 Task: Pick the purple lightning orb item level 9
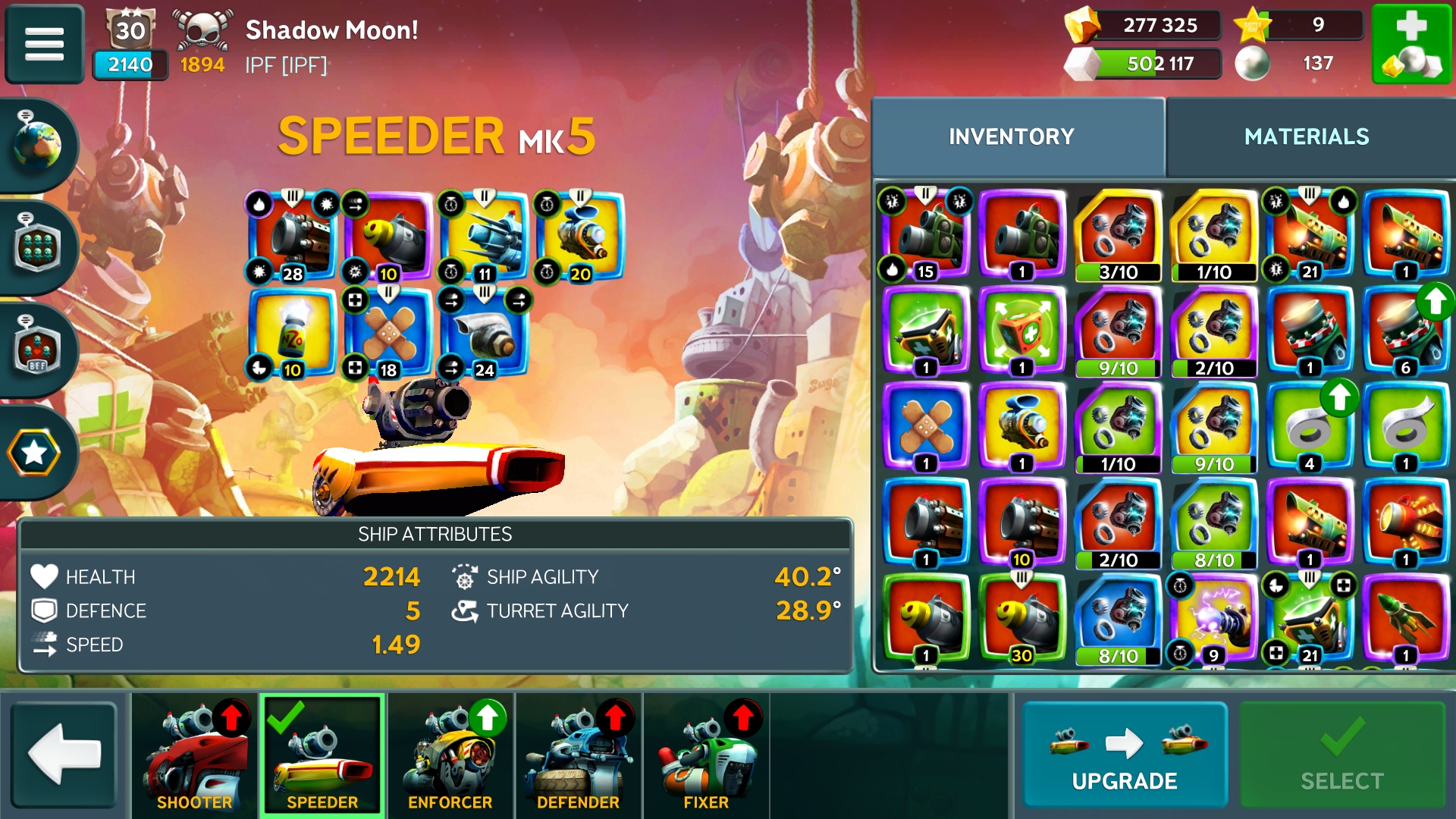[1213, 618]
